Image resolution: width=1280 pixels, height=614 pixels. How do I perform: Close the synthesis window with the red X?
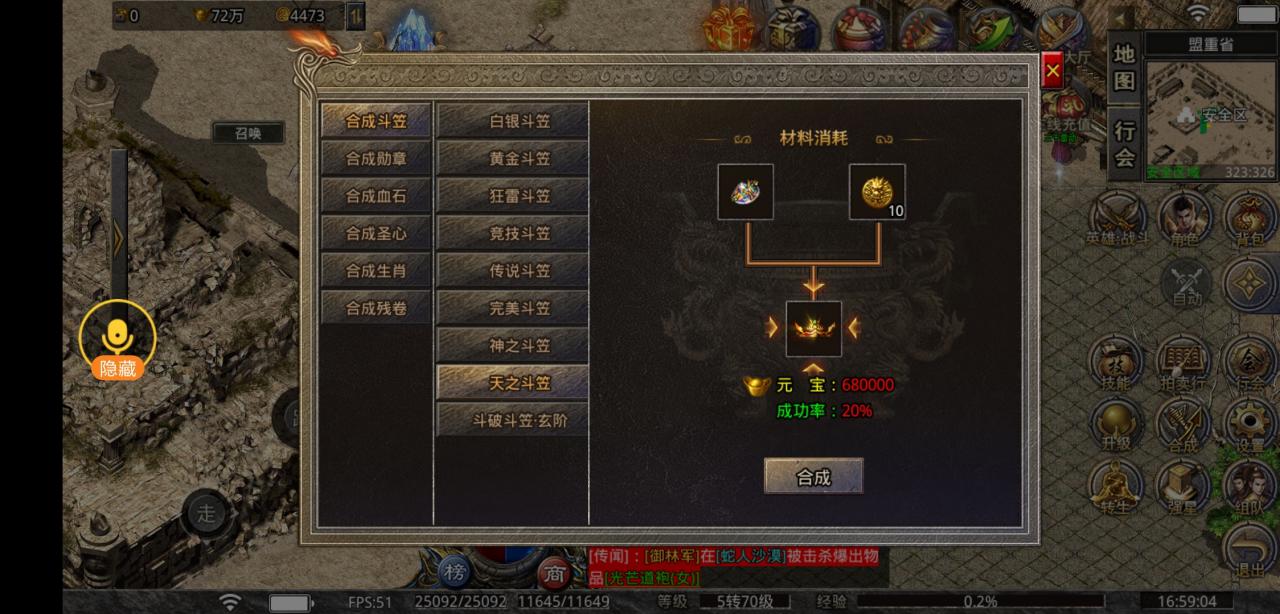pyautogui.click(x=1052, y=72)
